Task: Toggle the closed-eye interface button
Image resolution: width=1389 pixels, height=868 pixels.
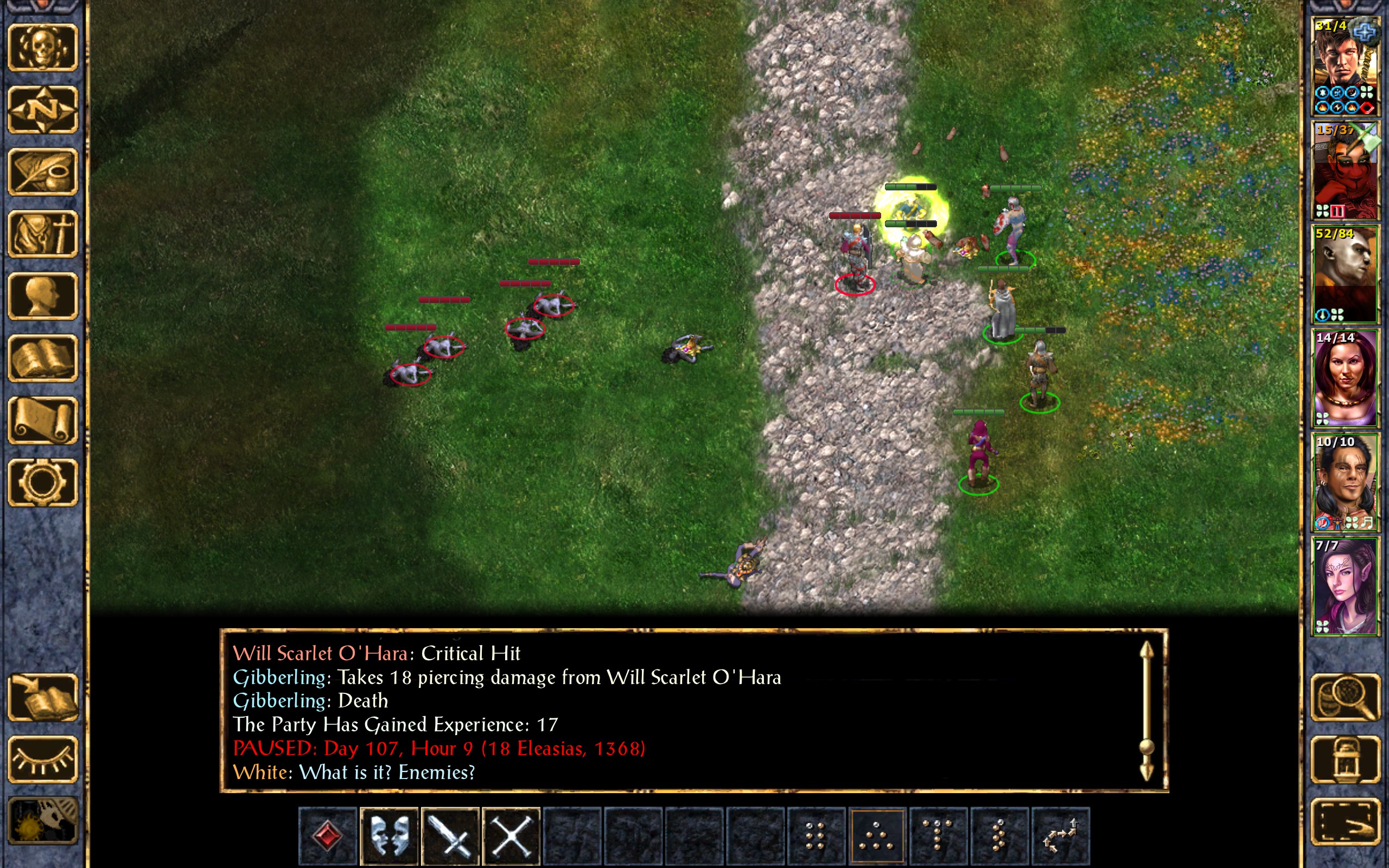Action: click(43, 759)
